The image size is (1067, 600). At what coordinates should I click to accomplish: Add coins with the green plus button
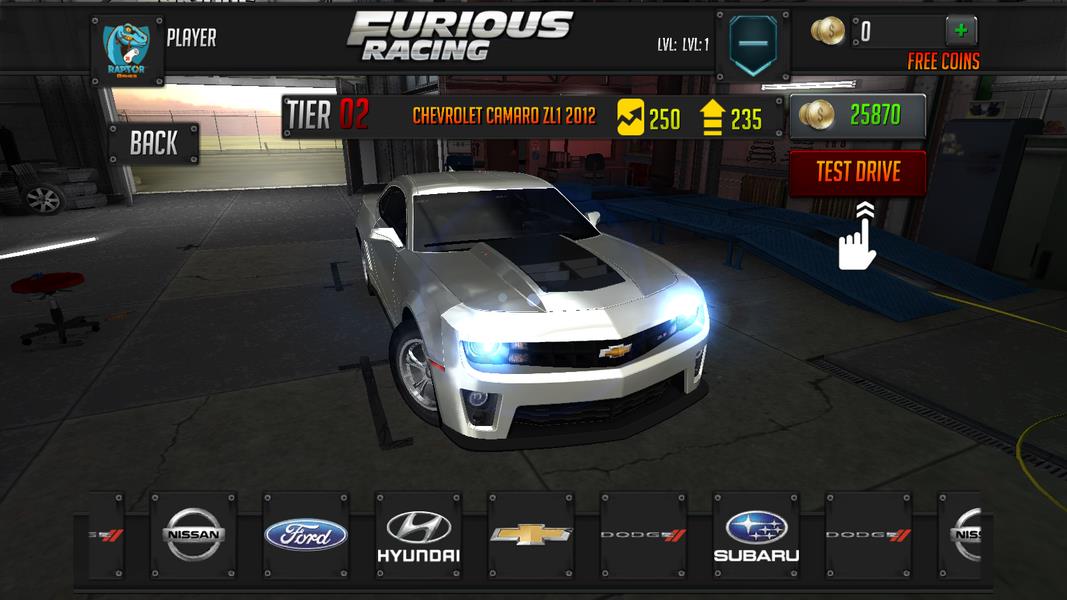(x=960, y=30)
